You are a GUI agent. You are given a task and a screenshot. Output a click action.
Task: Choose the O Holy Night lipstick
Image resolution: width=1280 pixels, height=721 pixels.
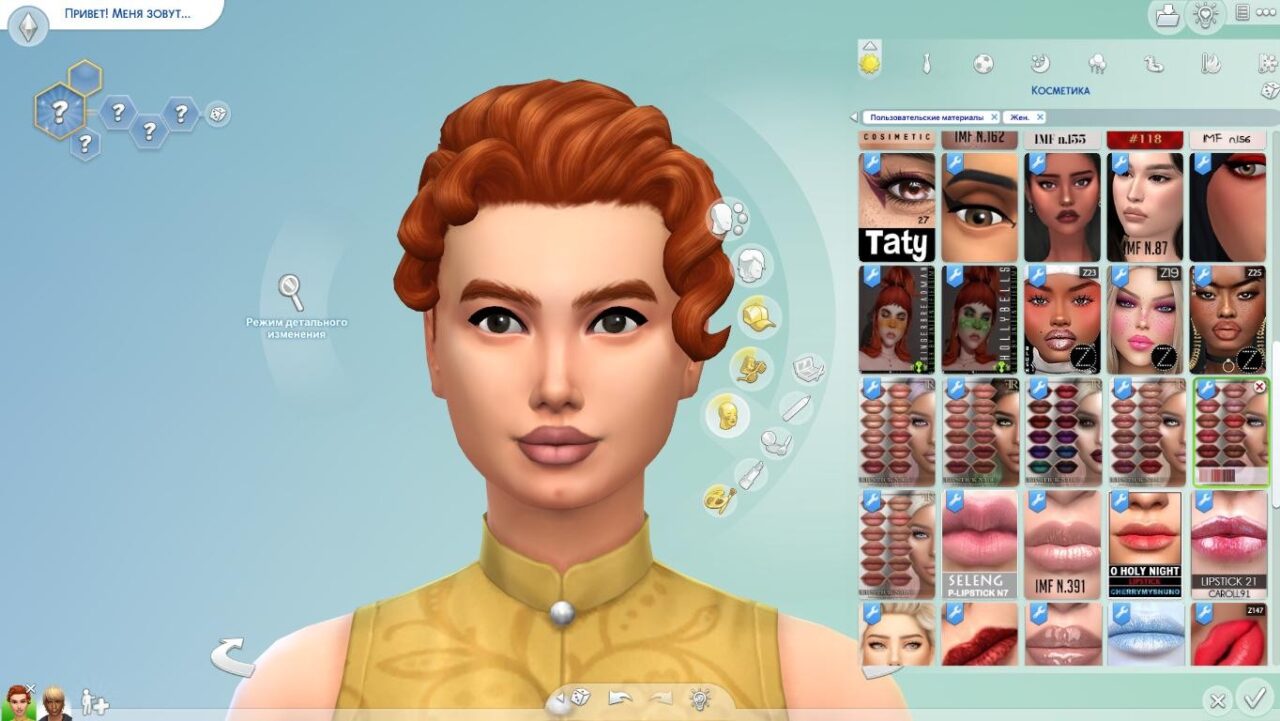pos(1145,544)
